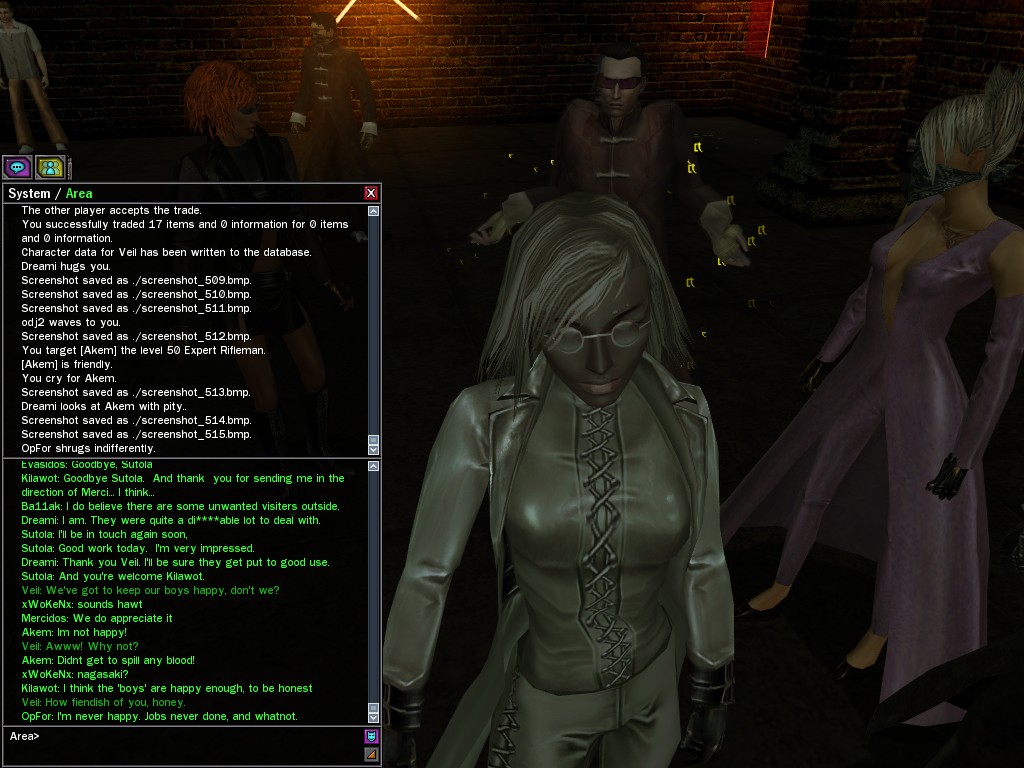Screen dimensions: 1024x768
Task: Open the chat speech-bubble icon
Action: (x=17, y=167)
